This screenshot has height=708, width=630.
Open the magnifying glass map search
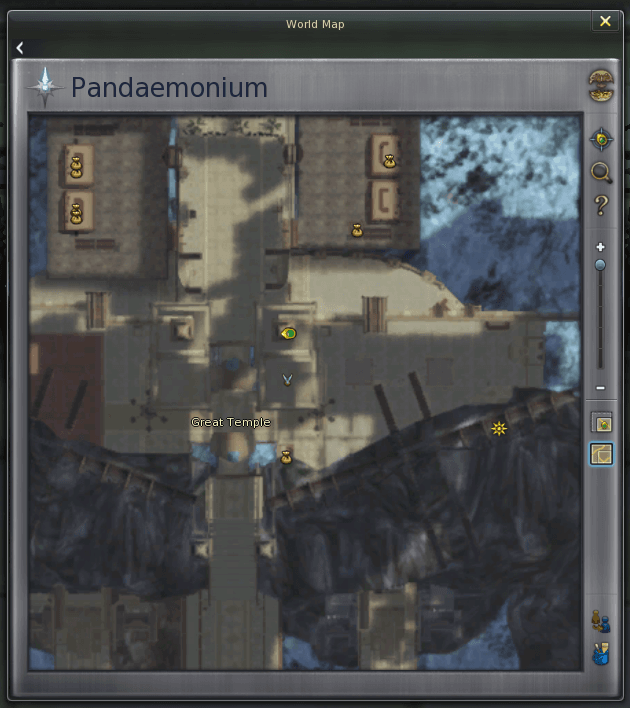click(x=601, y=172)
